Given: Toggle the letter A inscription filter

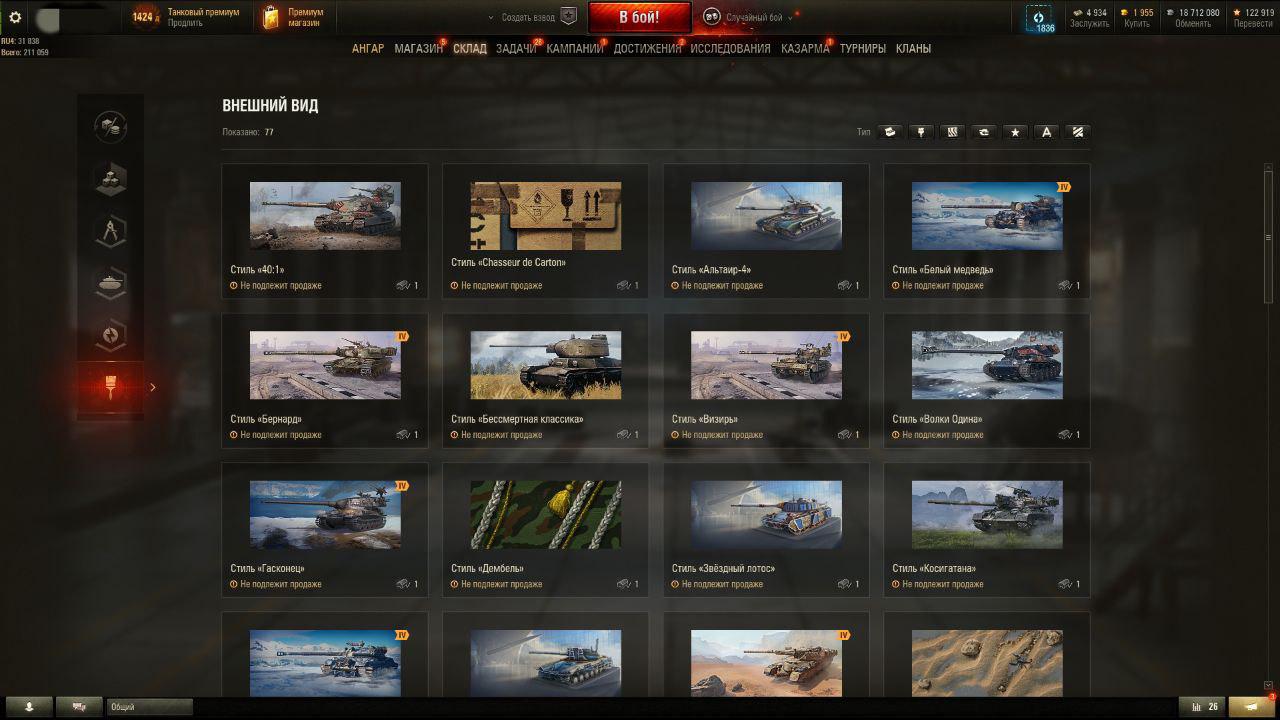Looking at the screenshot, I should click(1046, 132).
